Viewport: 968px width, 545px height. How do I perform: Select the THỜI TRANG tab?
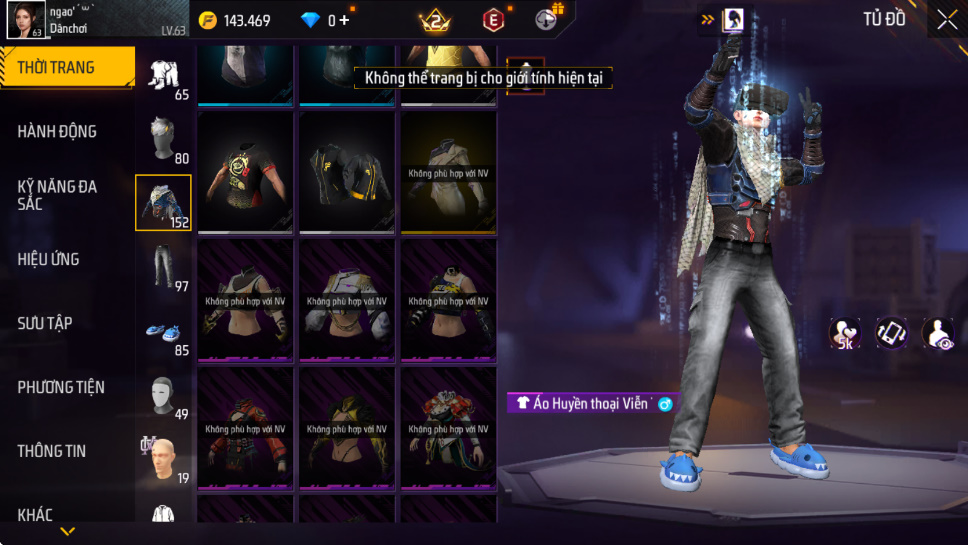tap(56, 67)
